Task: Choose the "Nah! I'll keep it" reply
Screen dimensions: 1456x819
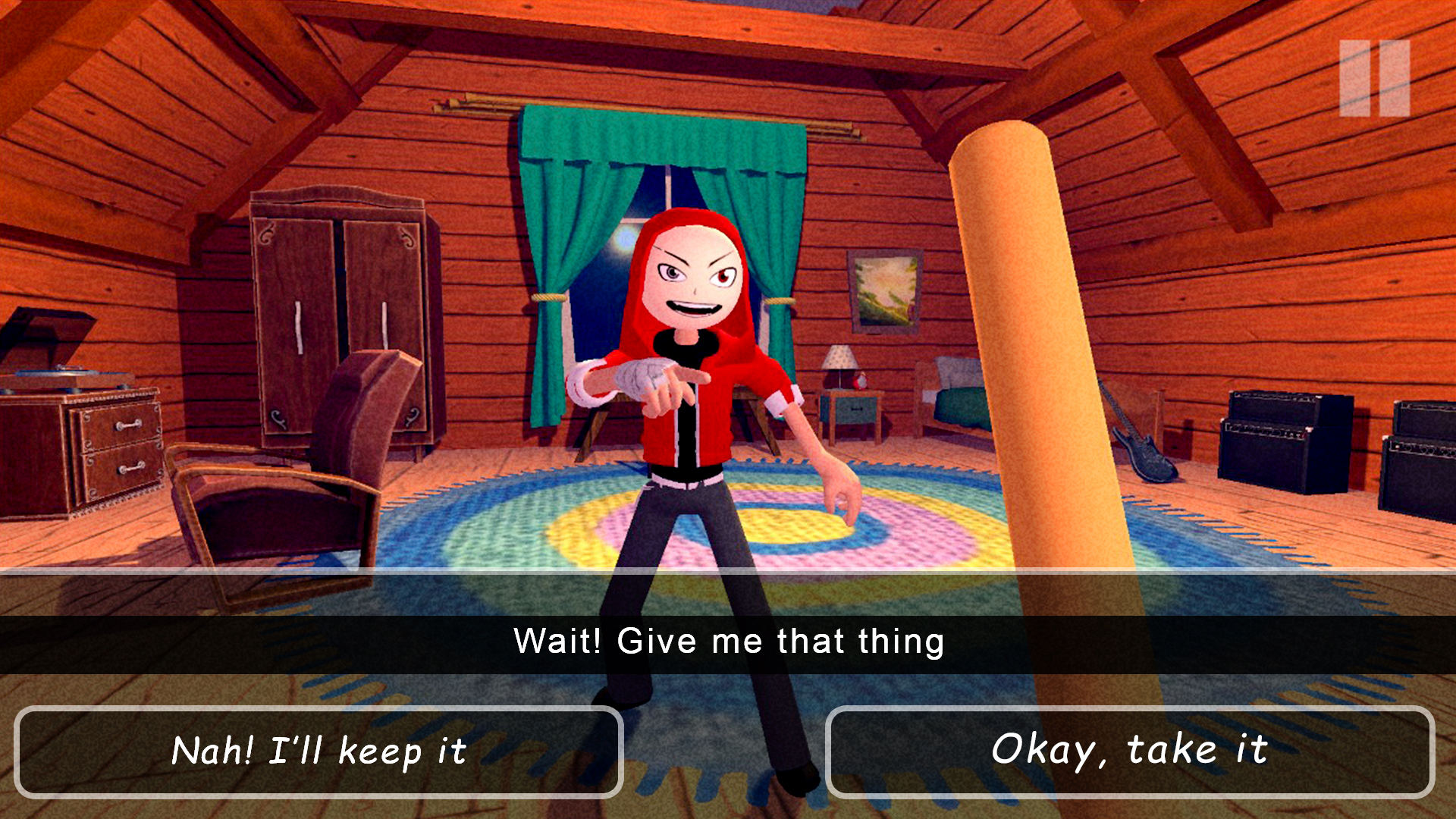Action: (318, 752)
